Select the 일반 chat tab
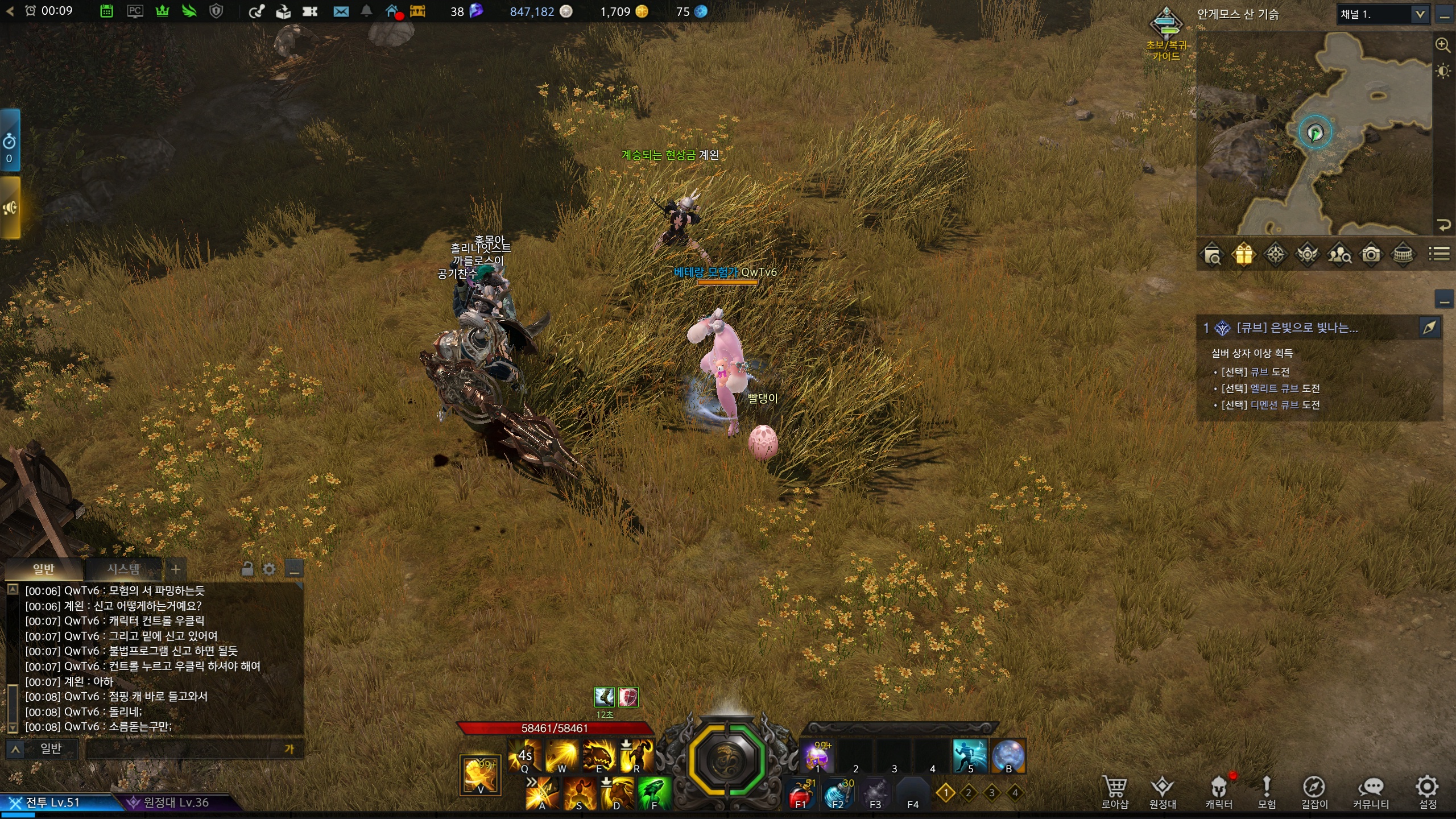The height and width of the screenshot is (819, 1456). 43,569
